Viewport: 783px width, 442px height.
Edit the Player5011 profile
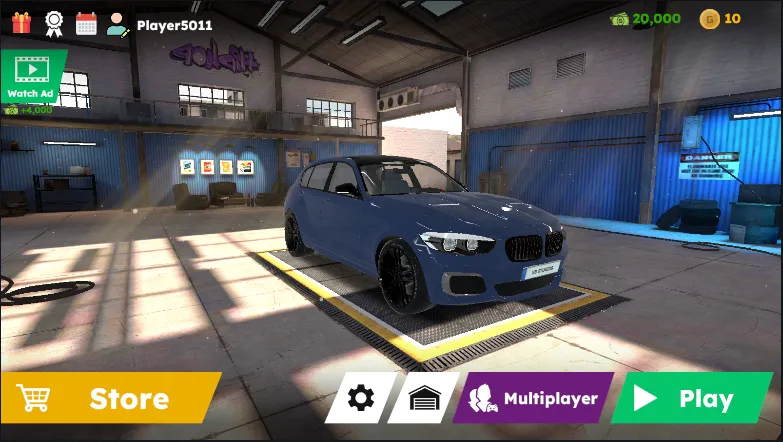pos(119,23)
